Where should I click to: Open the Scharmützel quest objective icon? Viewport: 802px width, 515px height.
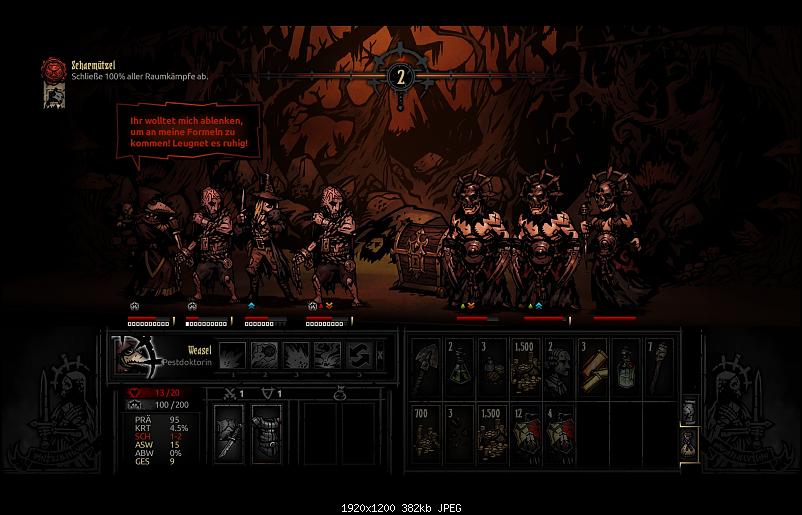tap(53, 69)
